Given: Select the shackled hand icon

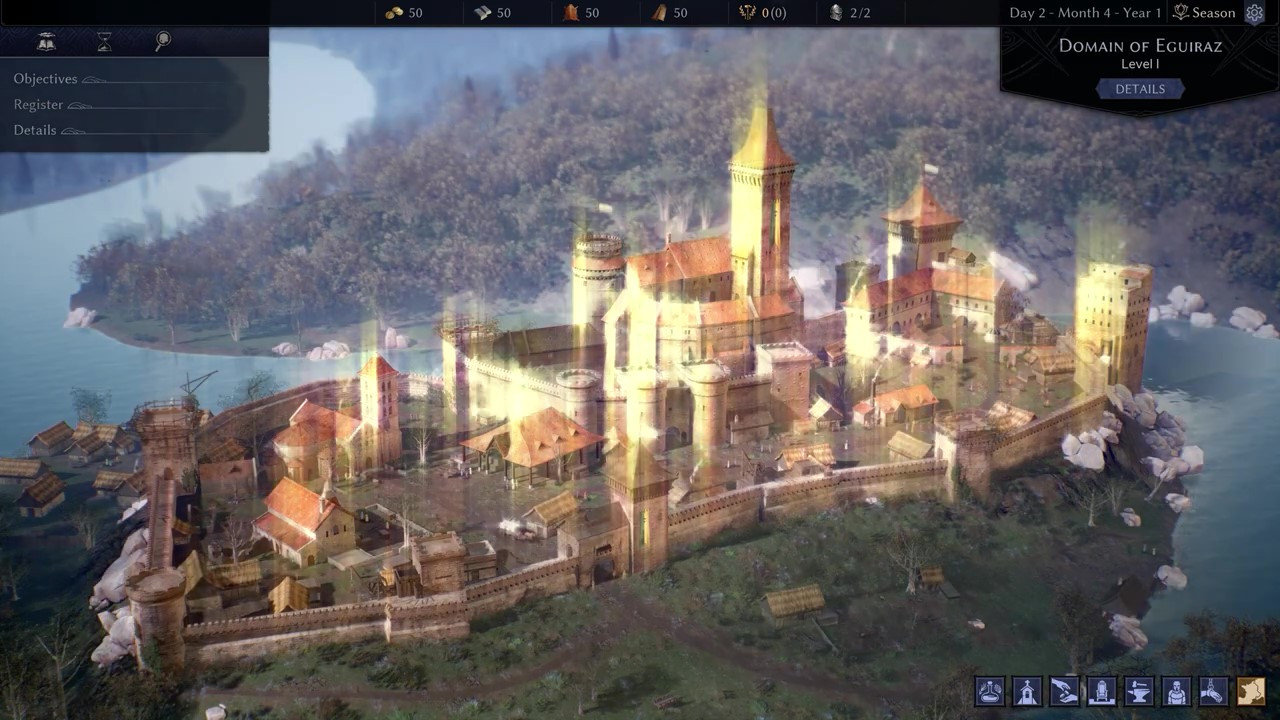Looking at the screenshot, I should coord(1213,691).
